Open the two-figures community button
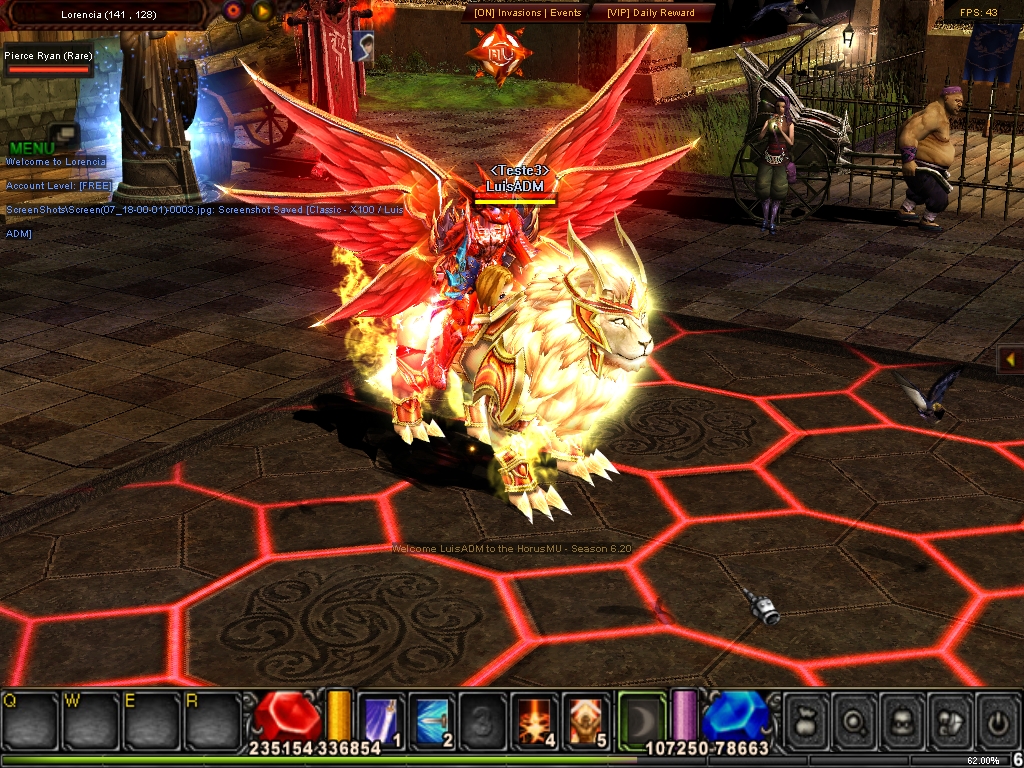 click(x=950, y=719)
